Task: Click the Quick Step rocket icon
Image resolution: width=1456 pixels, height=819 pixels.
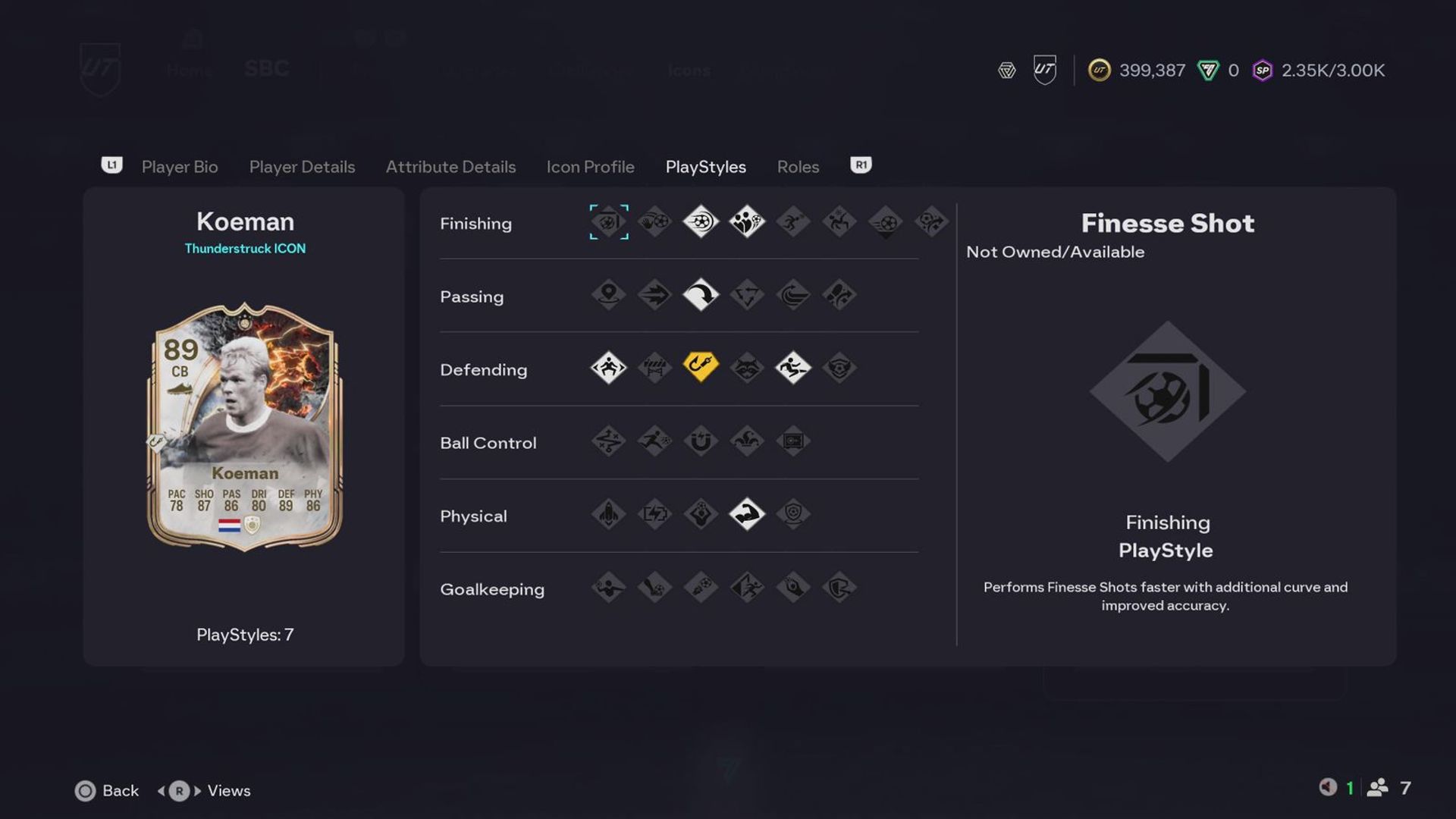Action: [x=608, y=514]
